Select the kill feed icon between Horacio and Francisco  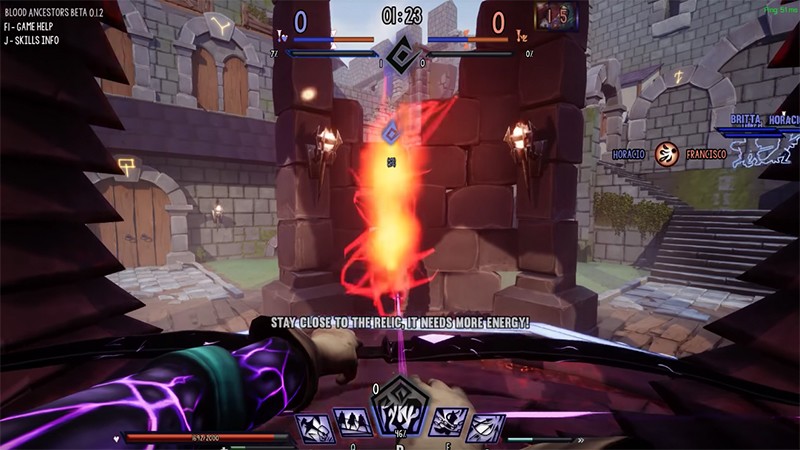click(x=667, y=154)
